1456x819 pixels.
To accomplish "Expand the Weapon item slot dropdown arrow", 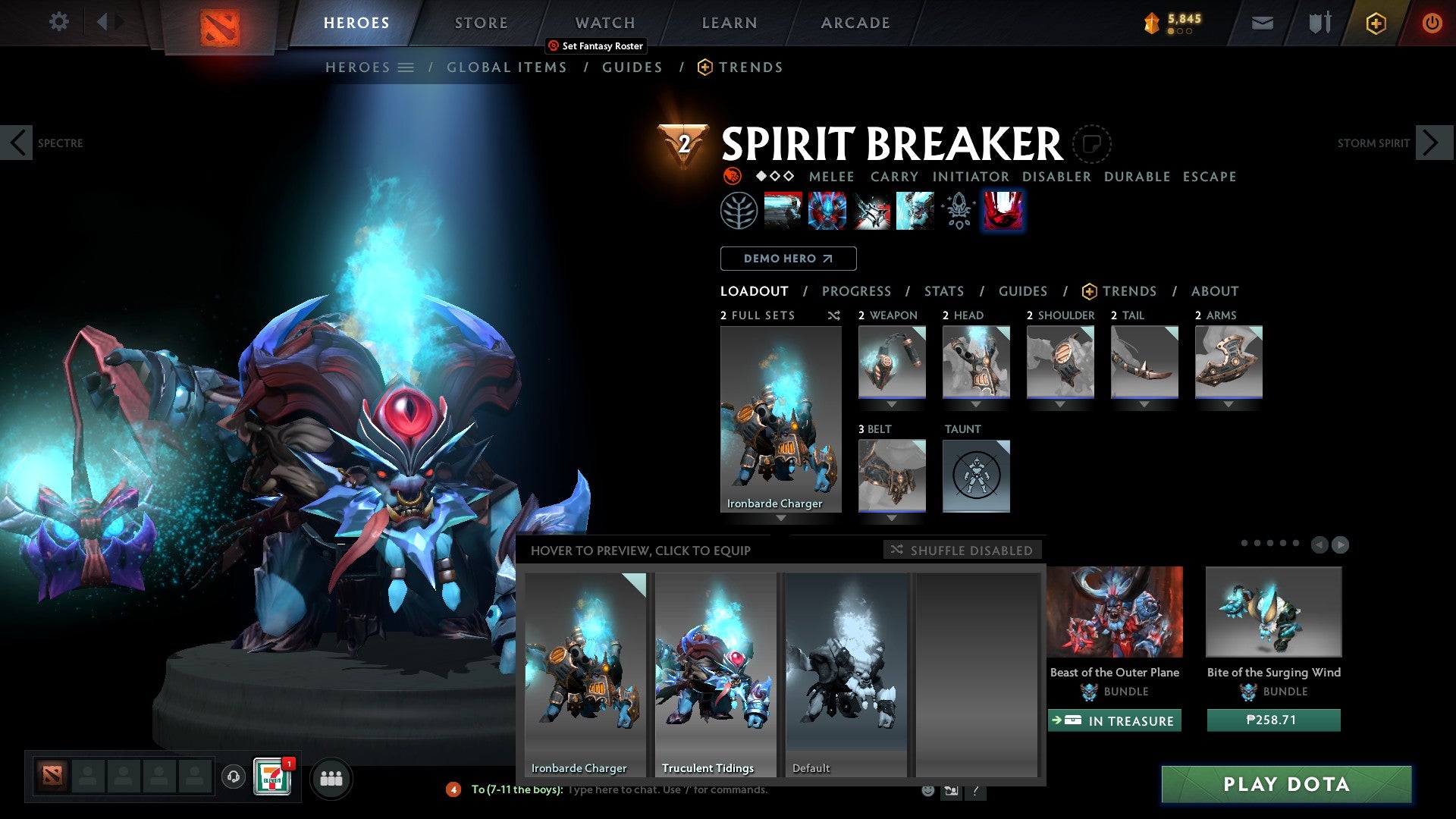I will [892, 404].
